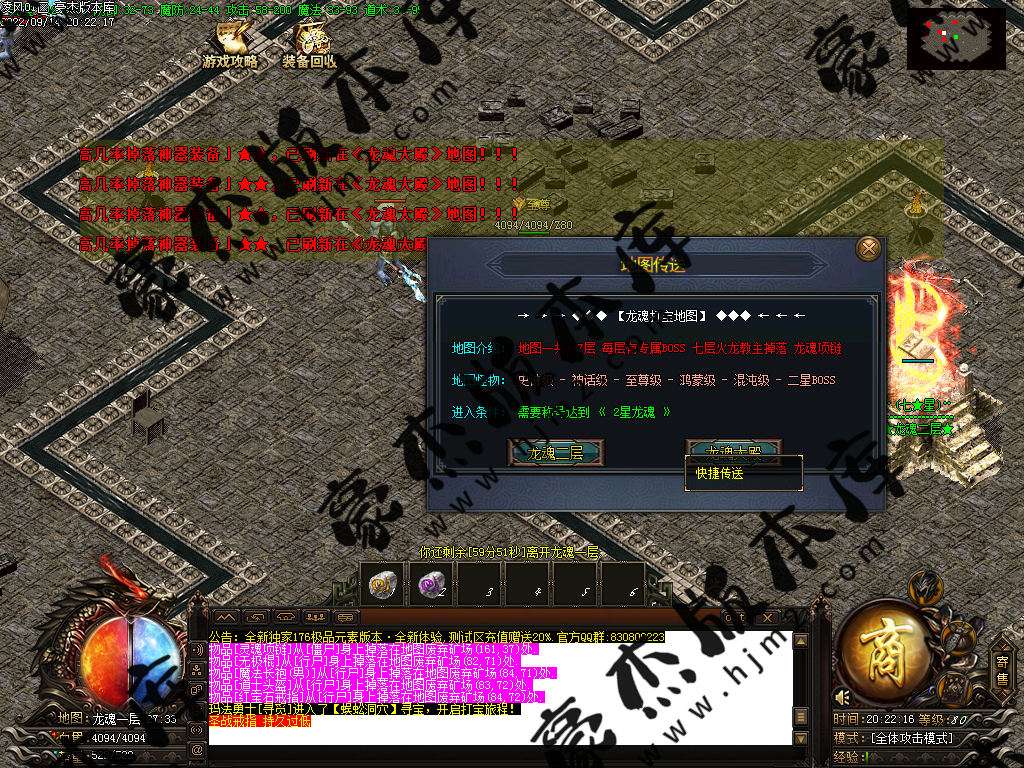Use the item in hotbar slot 1
This screenshot has height=768, width=1024.
380,586
